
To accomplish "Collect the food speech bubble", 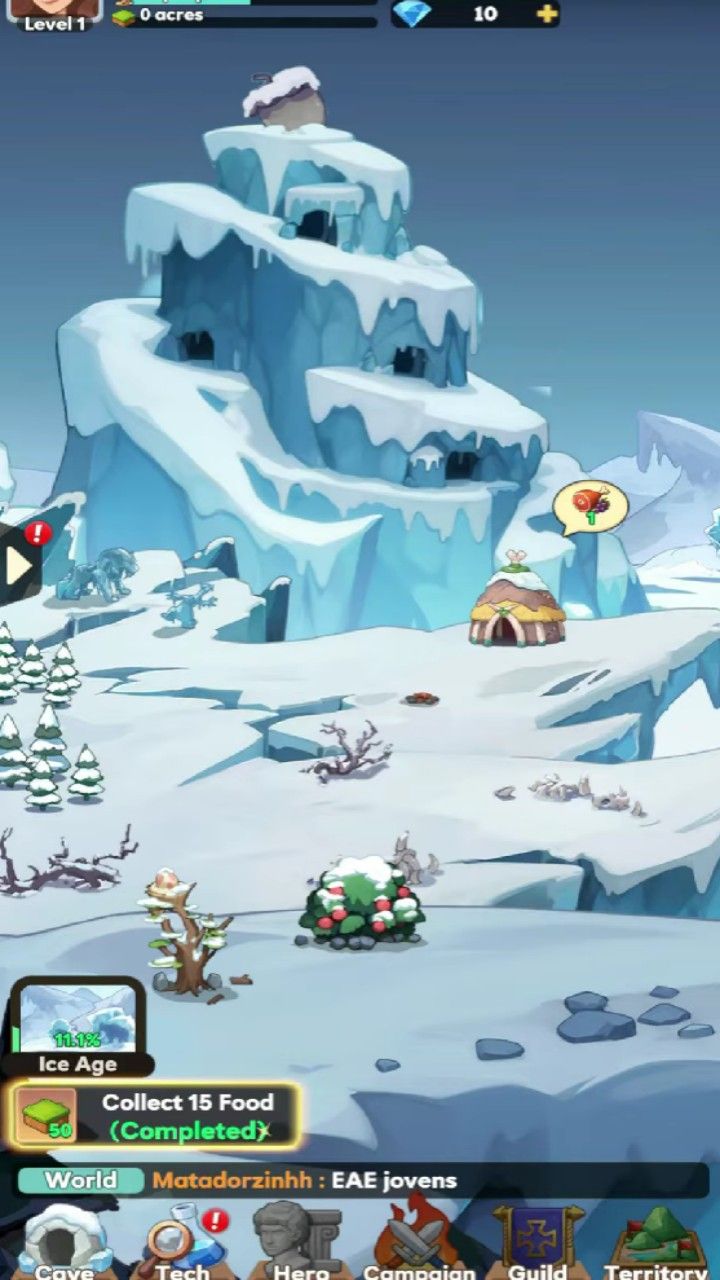I will click(x=590, y=506).
